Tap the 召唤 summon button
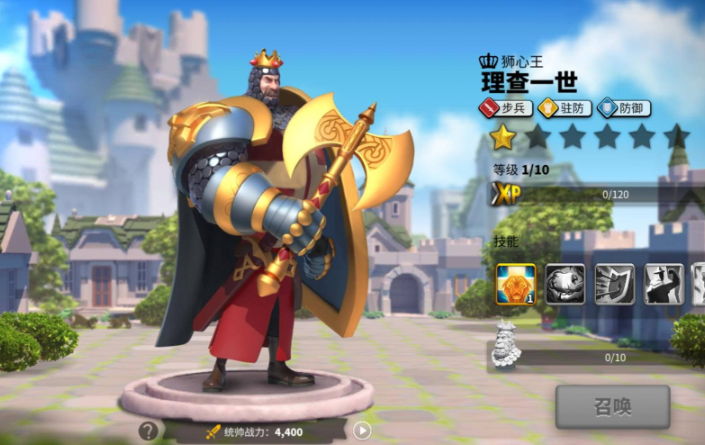Screen dimensions: 705x445 612,406
